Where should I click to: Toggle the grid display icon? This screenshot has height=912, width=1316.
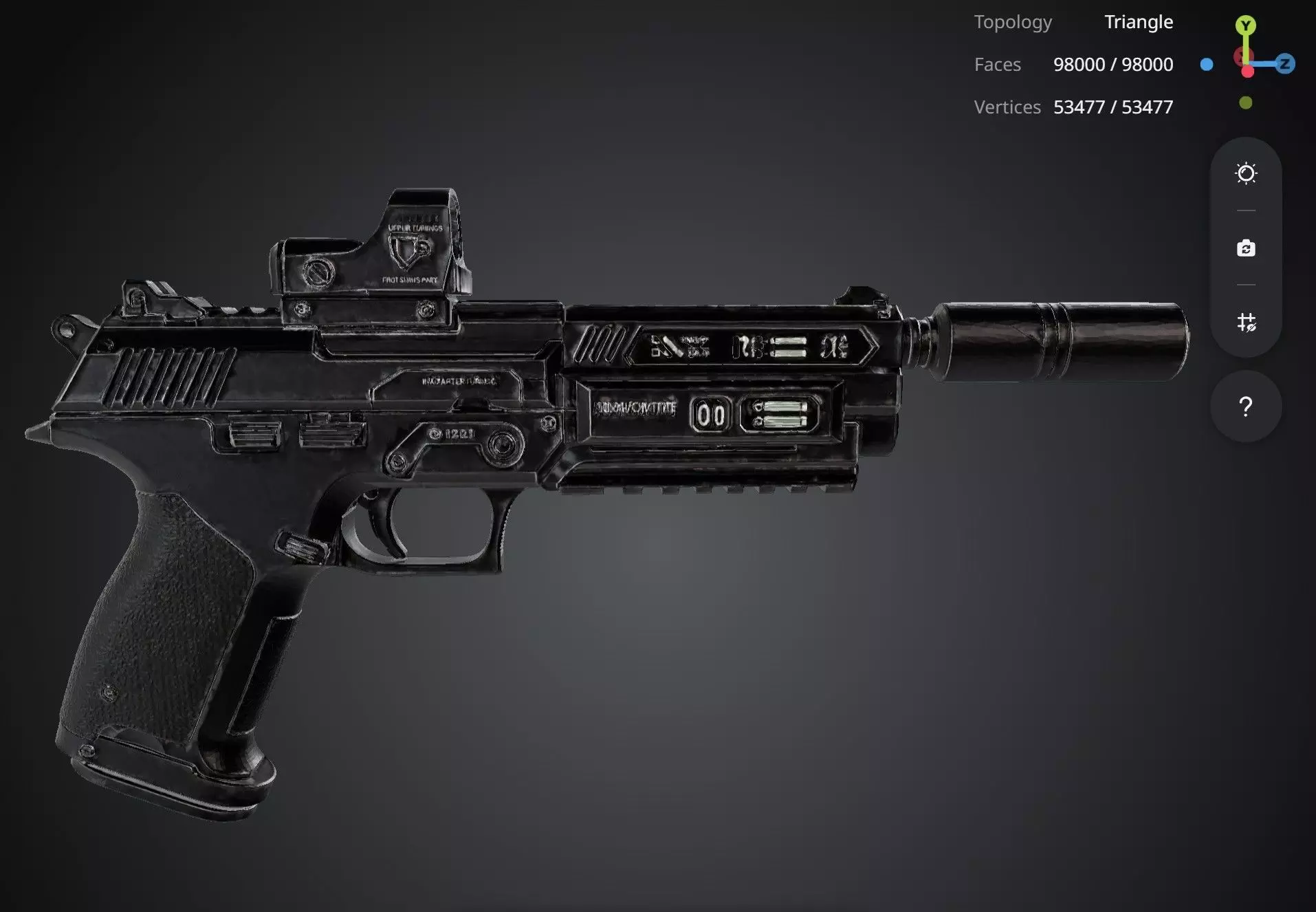(1245, 322)
